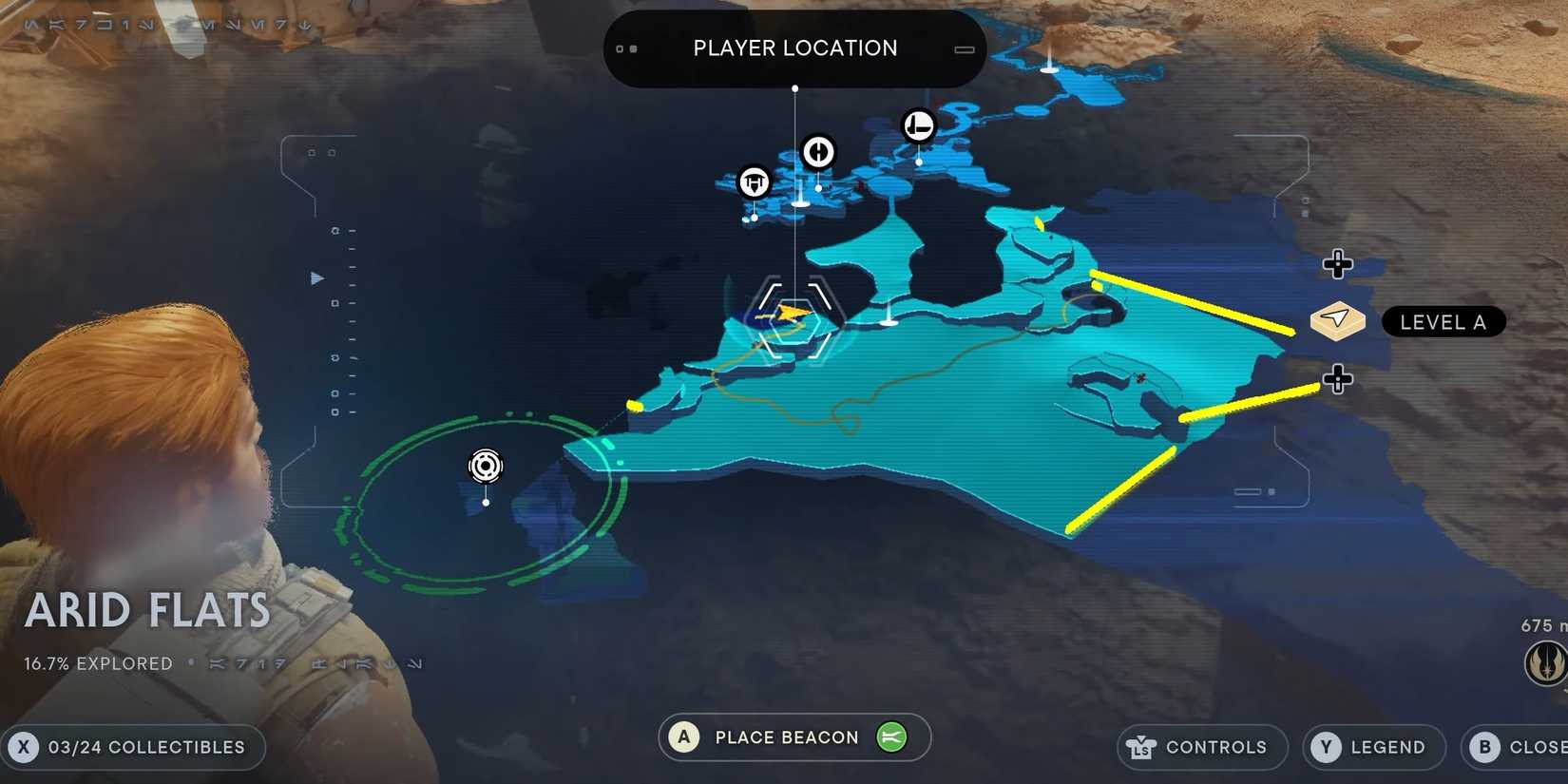Select the workbench map marker icon
1568x784 pixels.
coord(754,182)
